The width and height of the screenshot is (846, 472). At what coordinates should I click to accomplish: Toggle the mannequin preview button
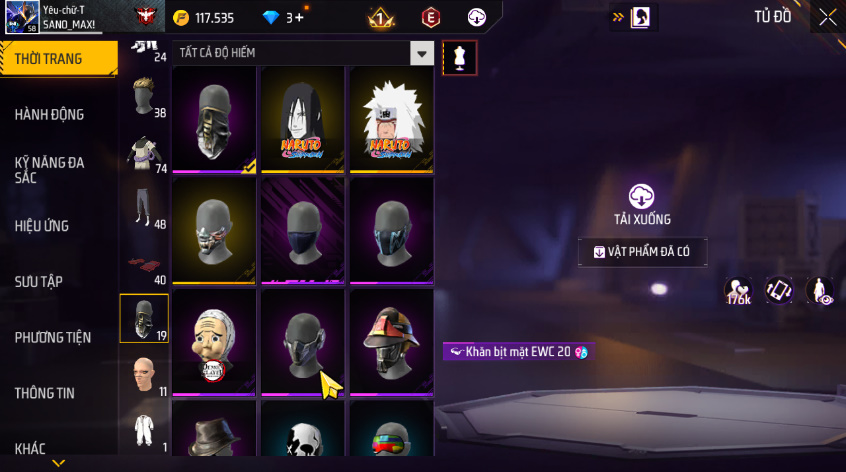pos(460,57)
